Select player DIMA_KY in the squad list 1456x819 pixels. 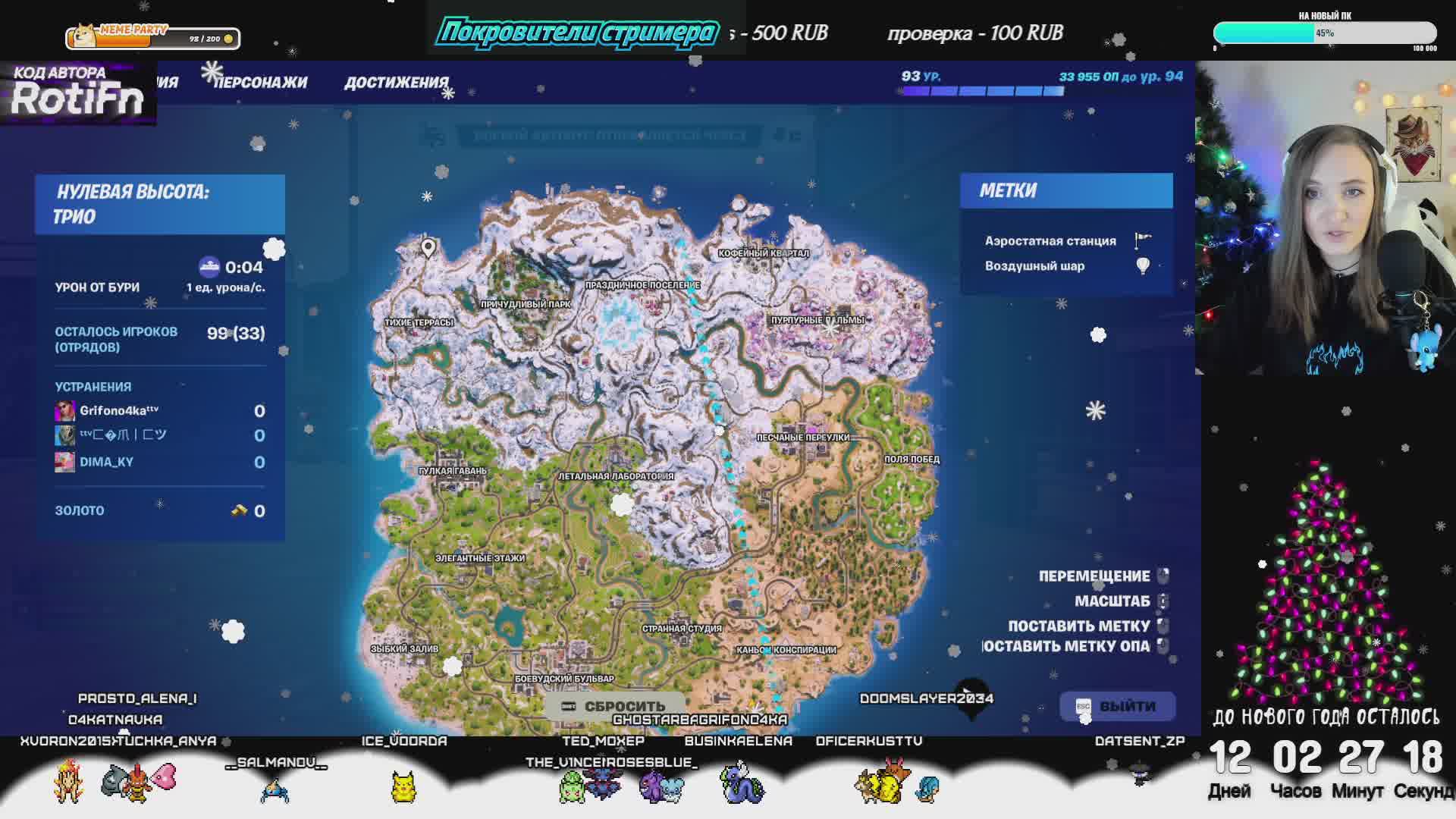[106, 462]
